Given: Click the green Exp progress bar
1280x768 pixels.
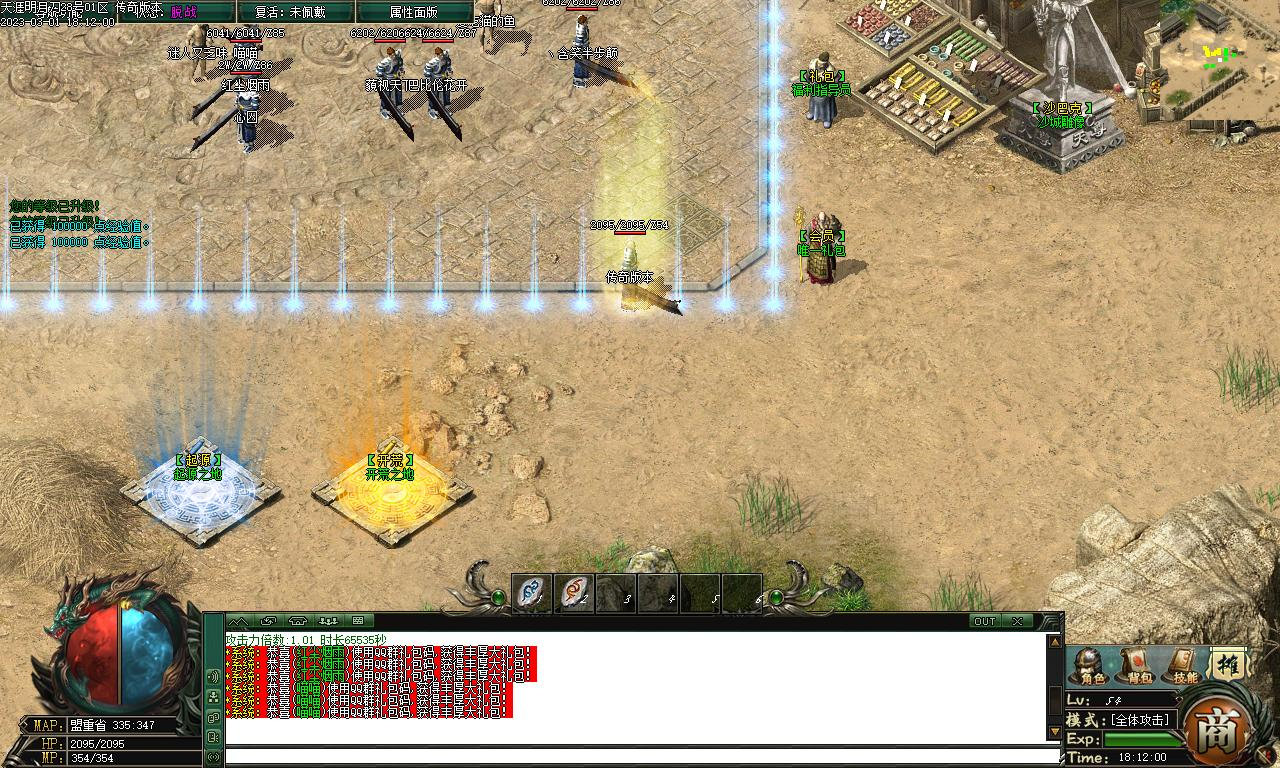Looking at the screenshot, I should click(x=1135, y=737).
